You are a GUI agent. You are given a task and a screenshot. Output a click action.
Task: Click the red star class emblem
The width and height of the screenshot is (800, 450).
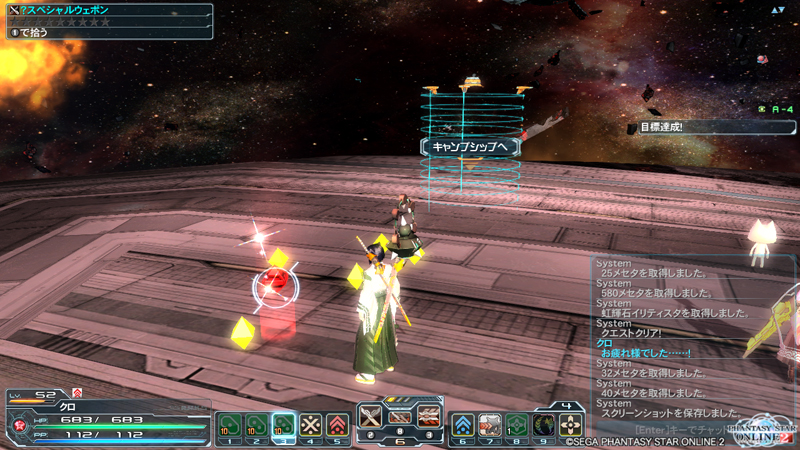[16, 425]
